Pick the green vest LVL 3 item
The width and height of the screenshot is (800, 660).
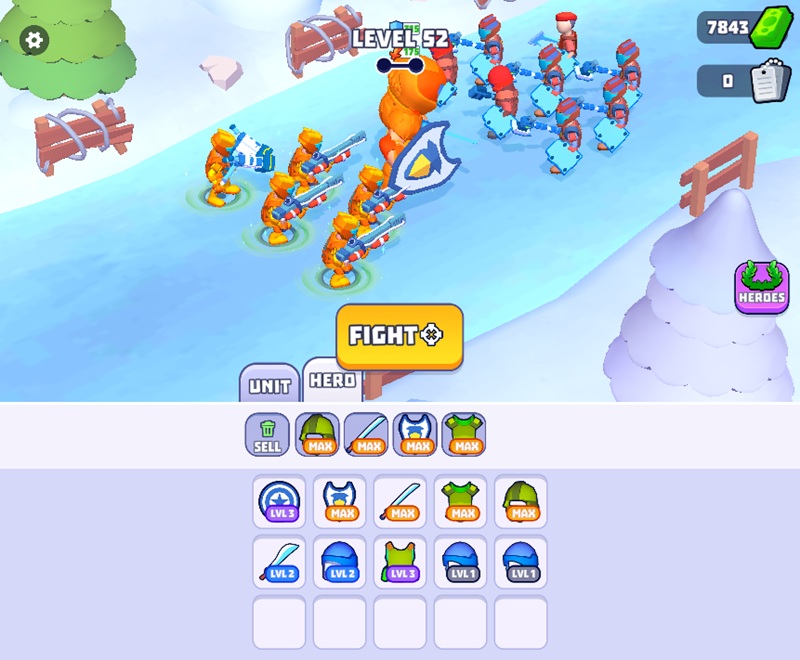400,562
